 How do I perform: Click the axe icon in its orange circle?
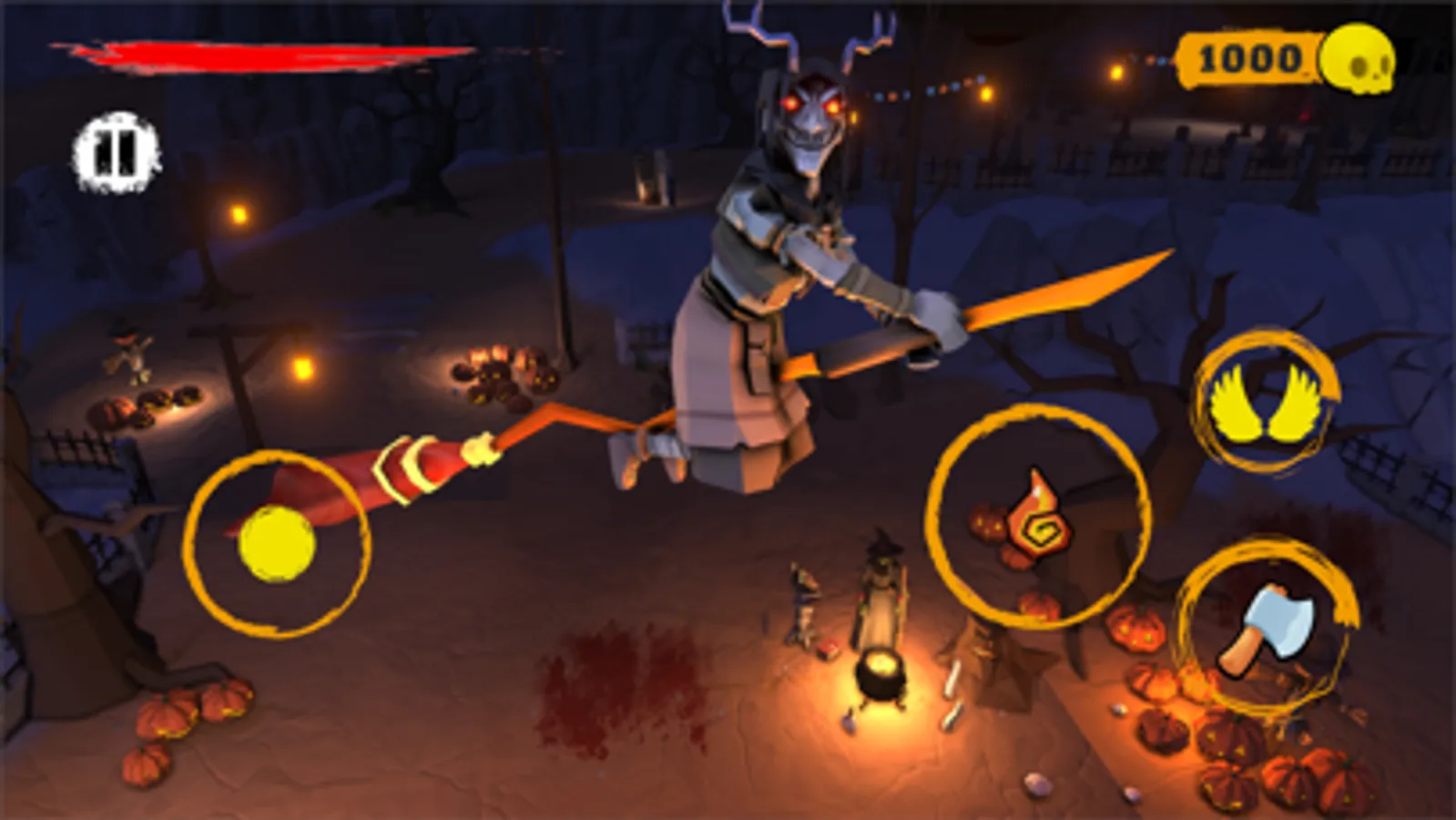[1266, 629]
